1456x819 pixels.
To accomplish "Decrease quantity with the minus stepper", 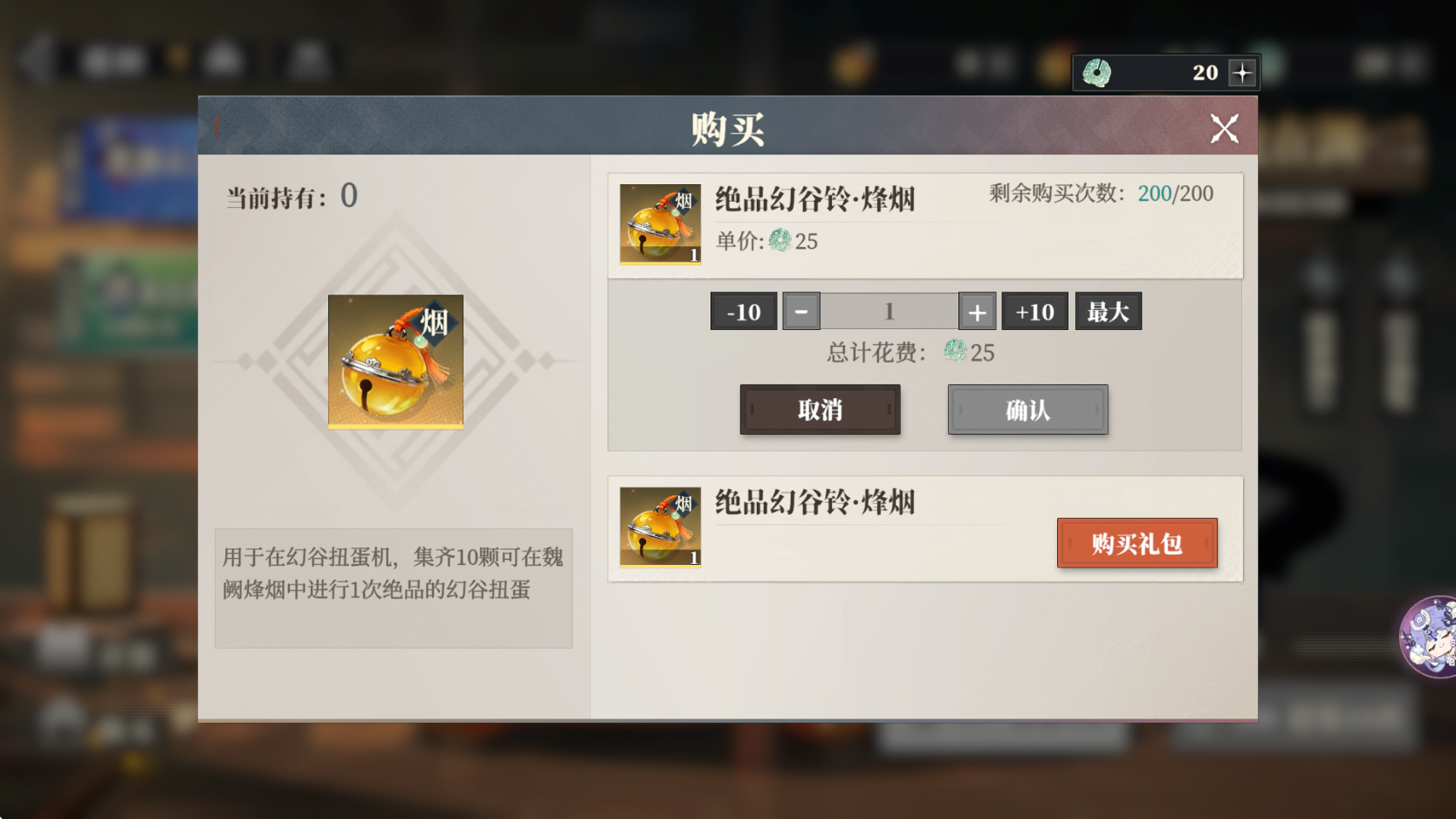I will (801, 311).
